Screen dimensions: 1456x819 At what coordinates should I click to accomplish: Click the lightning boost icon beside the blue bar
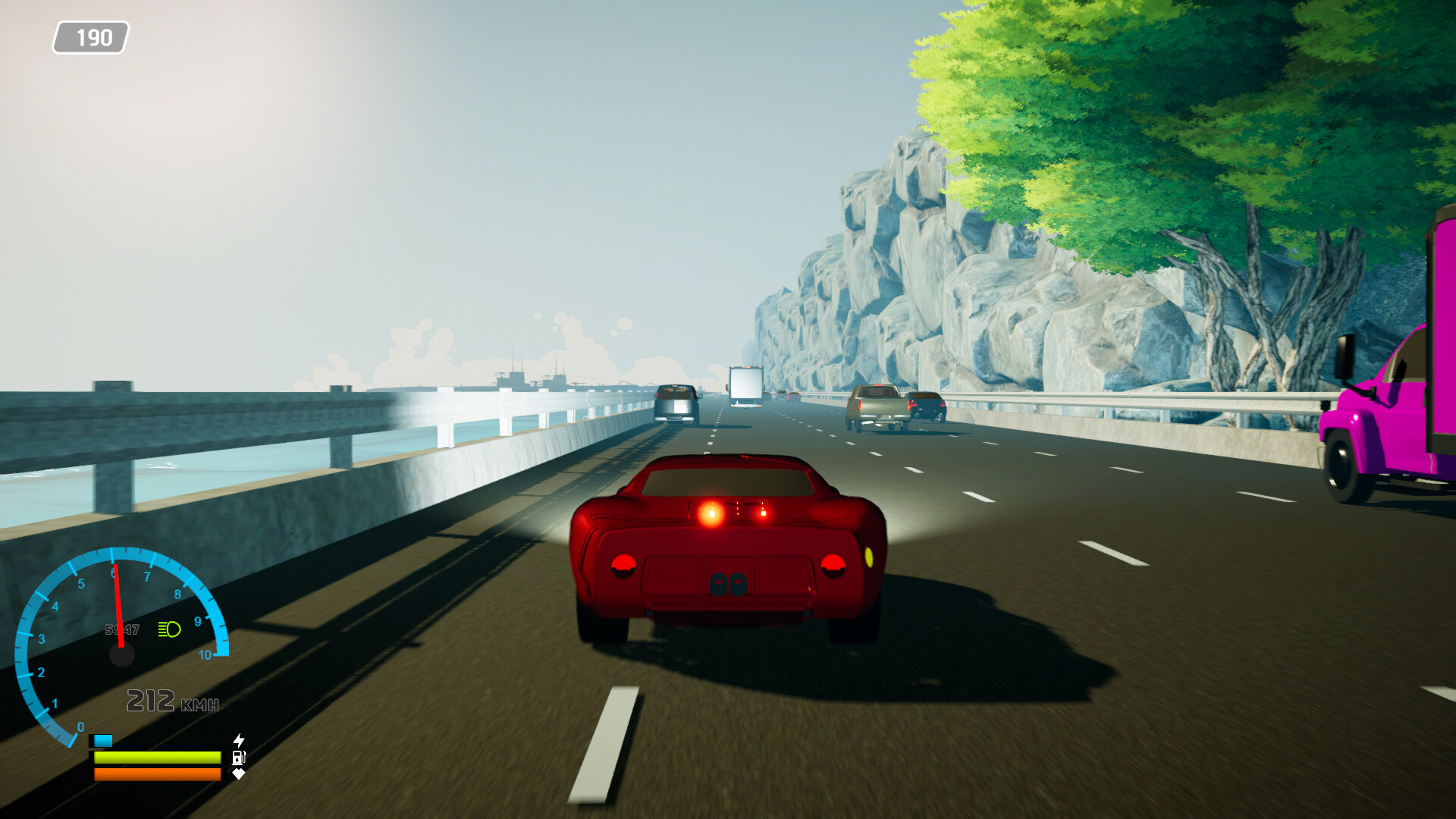(238, 739)
